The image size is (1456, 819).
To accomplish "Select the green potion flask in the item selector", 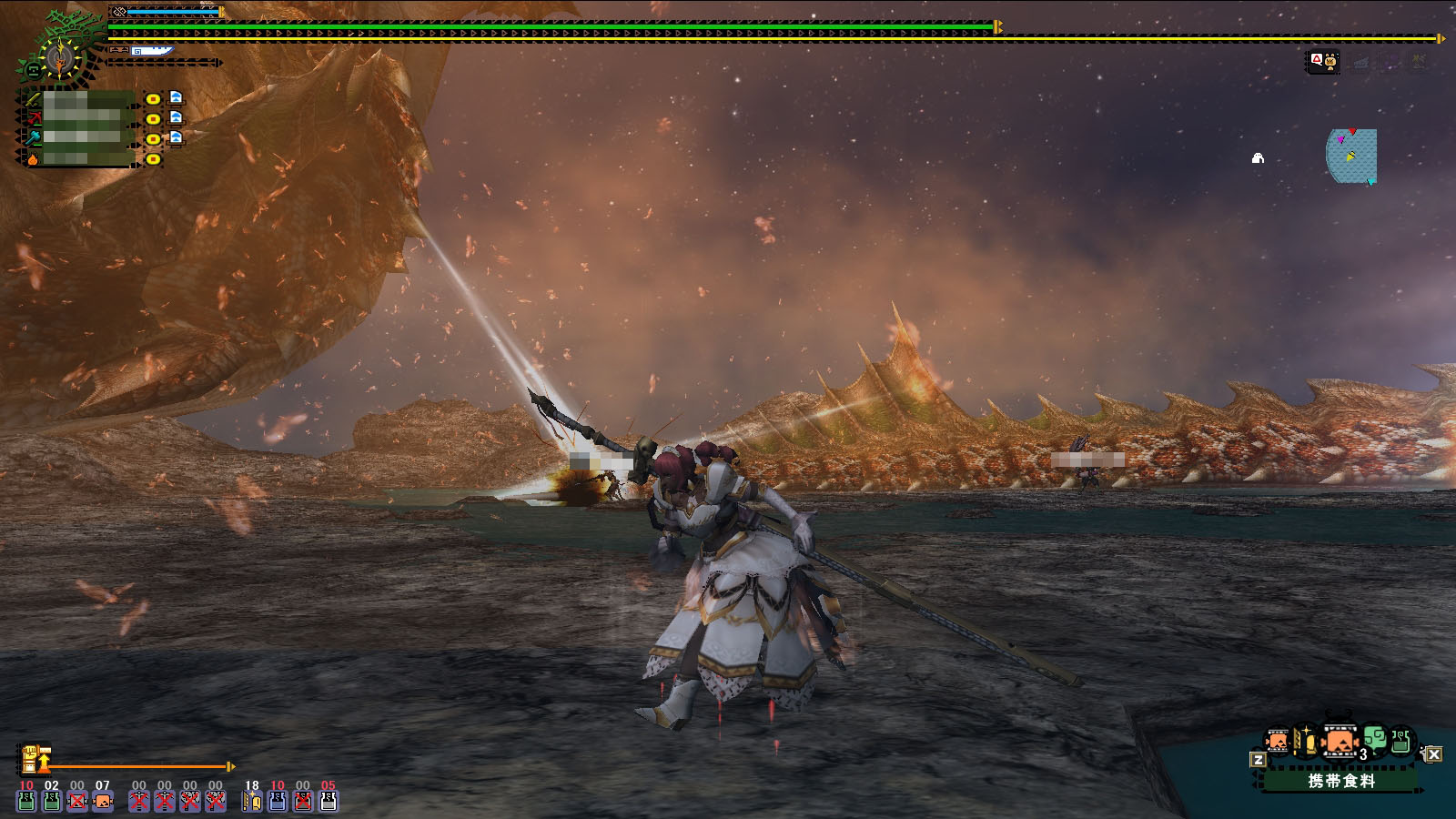I will (1401, 741).
